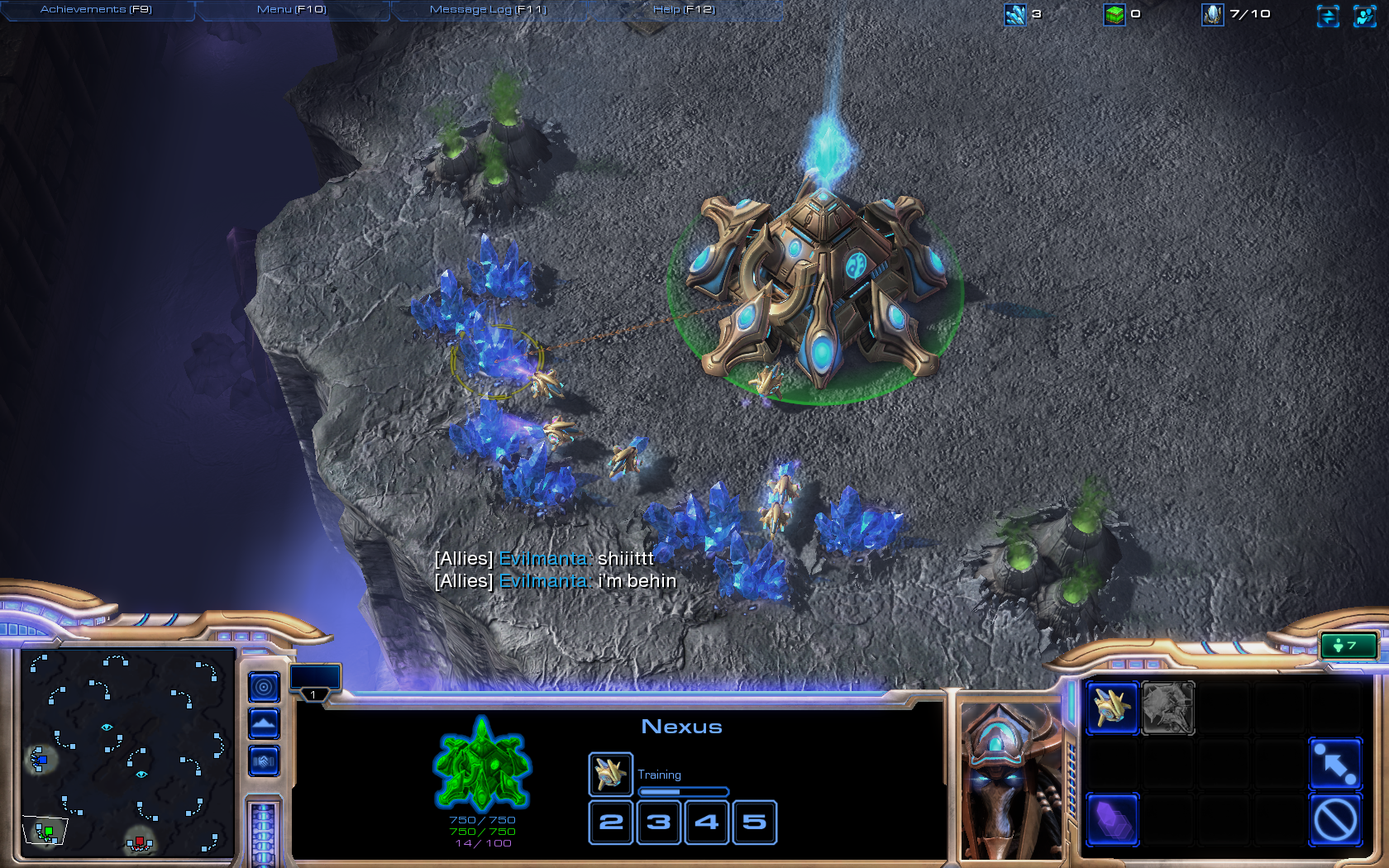Open the game Menu
Image resolution: width=1389 pixels, height=868 pixels.
tap(291, 10)
